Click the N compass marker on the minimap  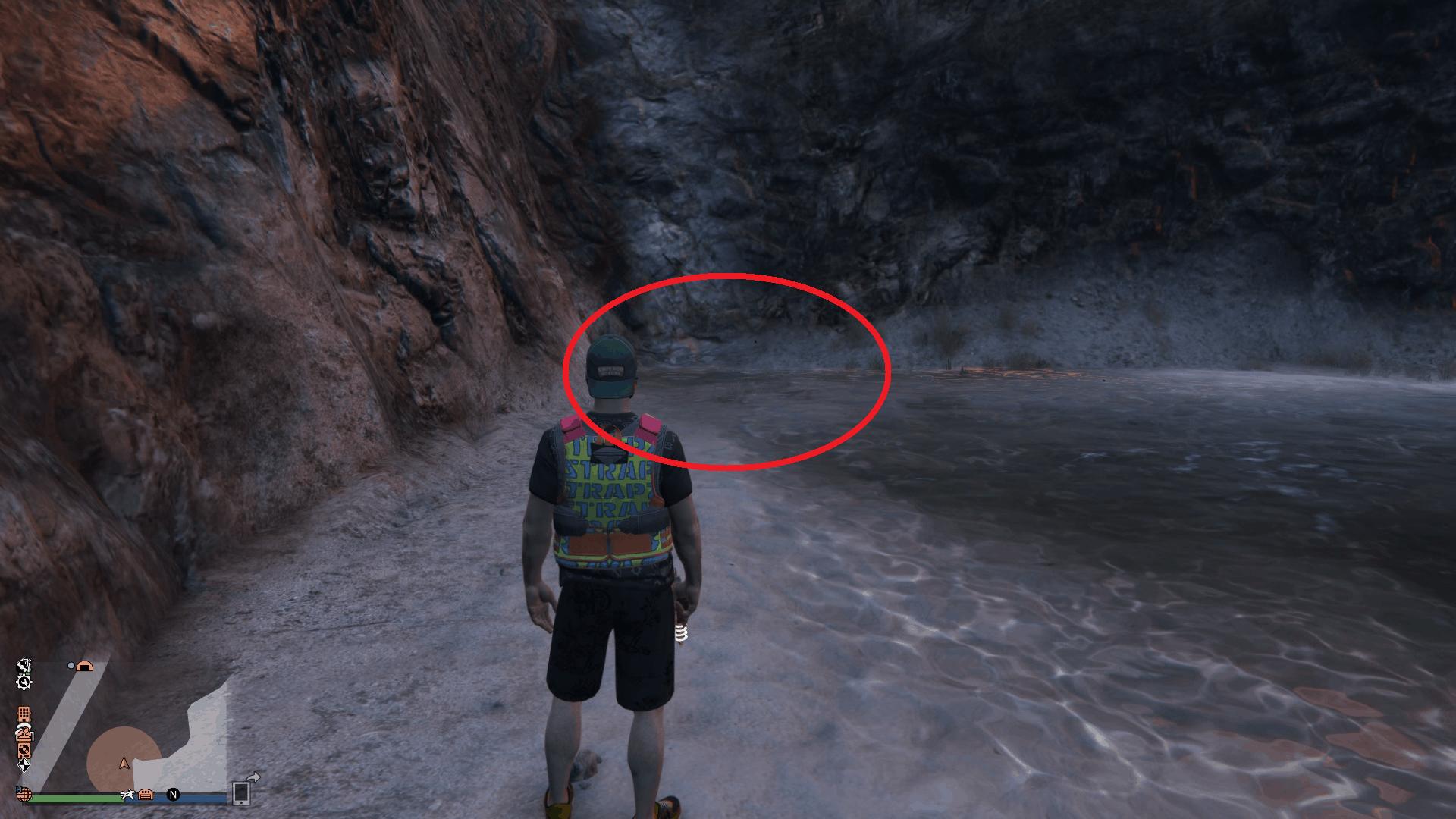pyautogui.click(x=173, y=795)
